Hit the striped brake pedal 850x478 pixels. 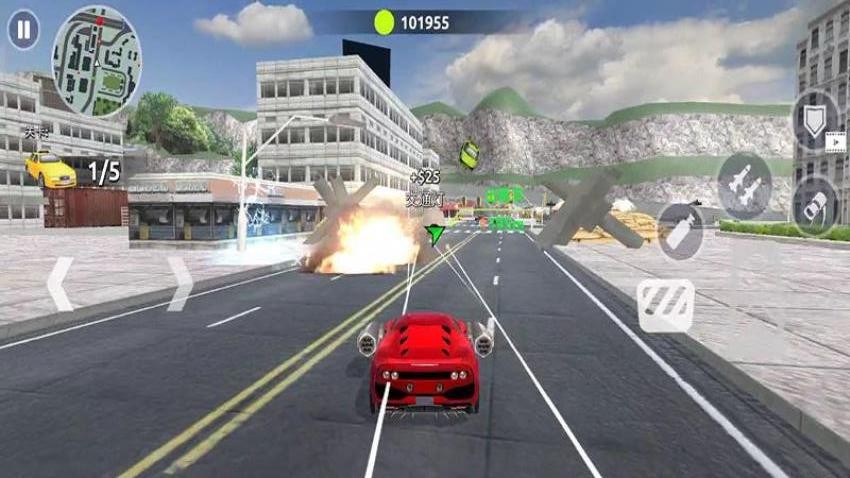(x=665, y=304)
